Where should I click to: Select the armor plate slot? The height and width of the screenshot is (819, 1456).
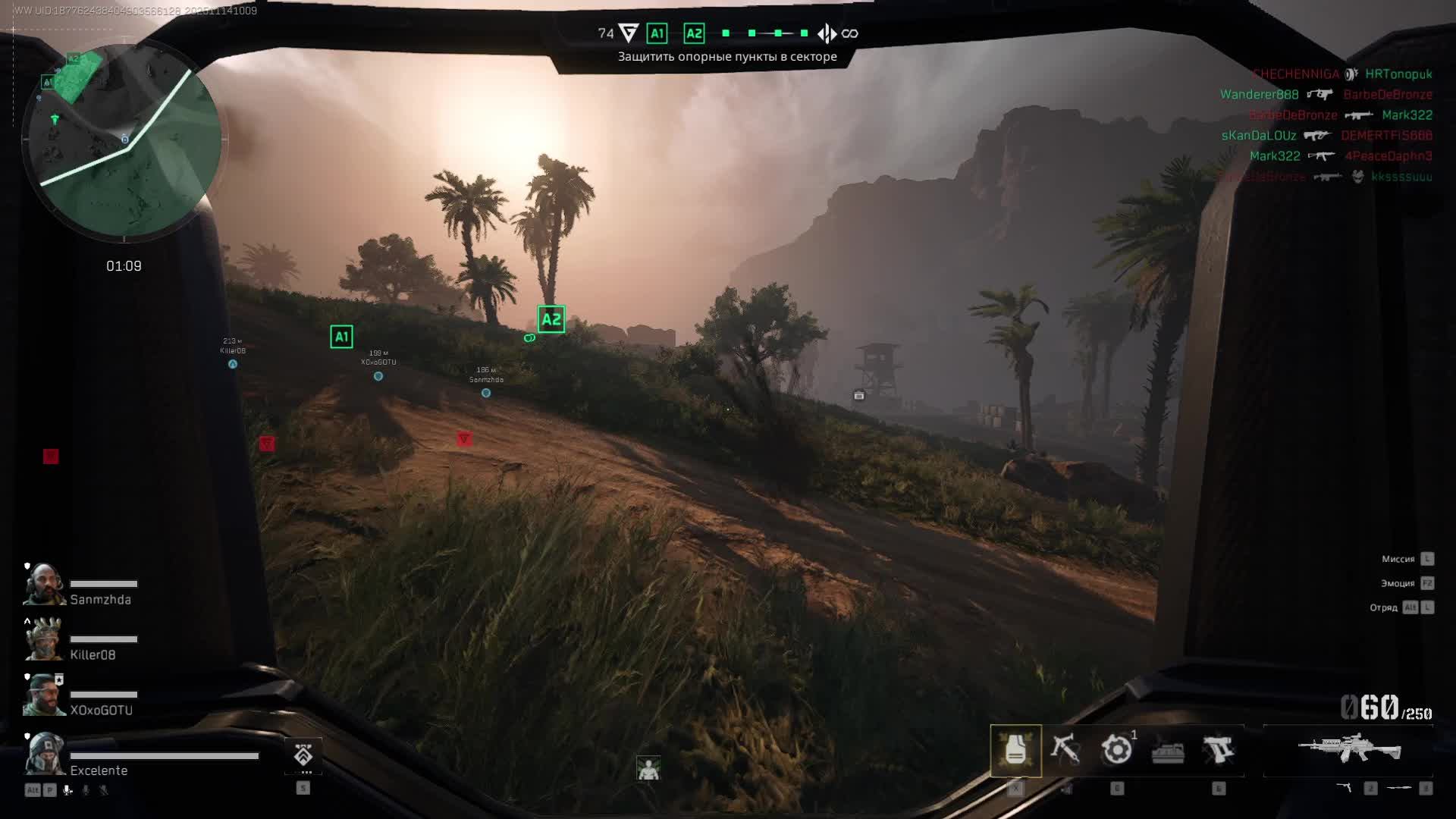click(1015, 751)
